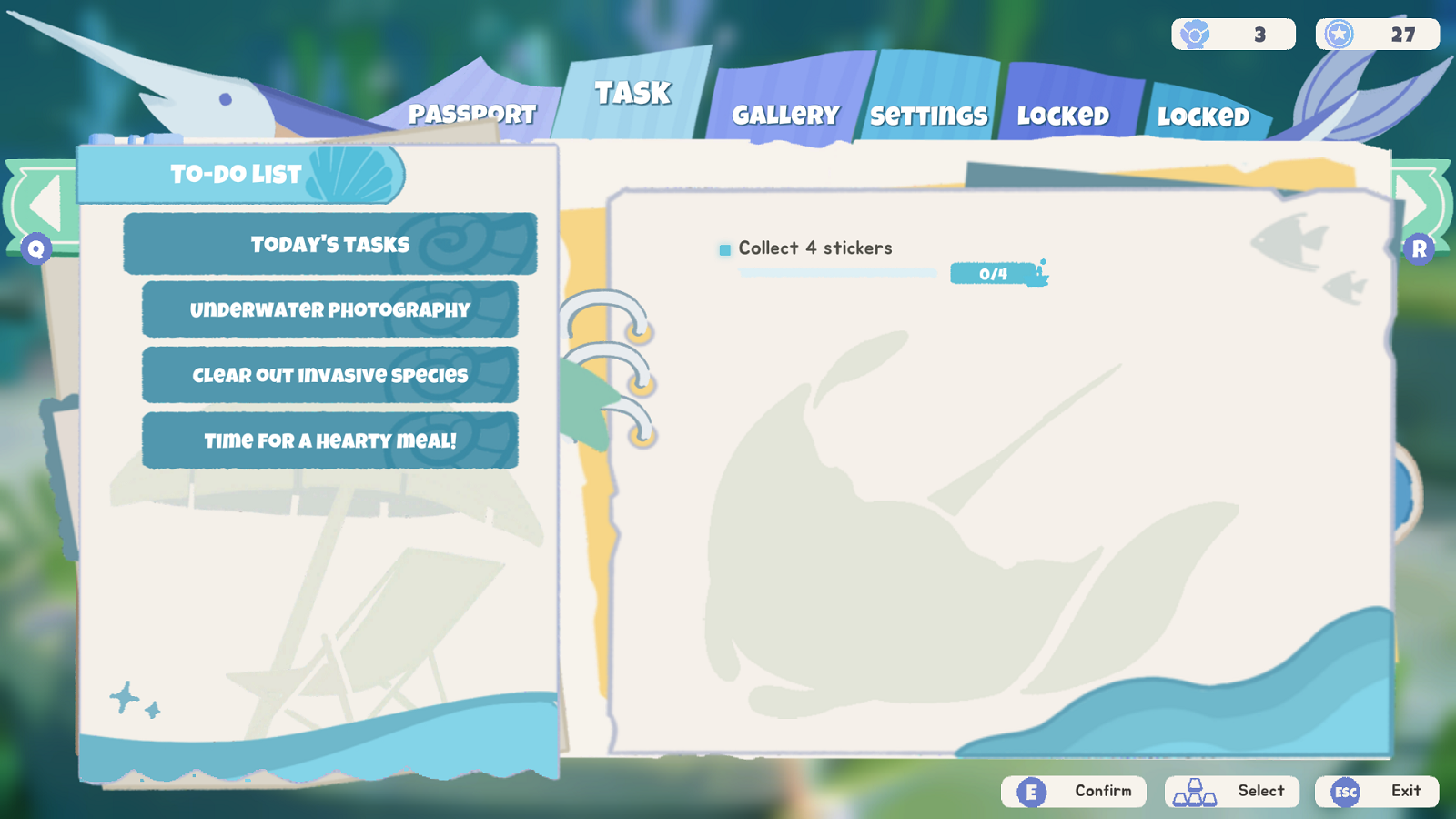
Task: Show the Time for a Hearty Meal task
Action: coord(329,440)
